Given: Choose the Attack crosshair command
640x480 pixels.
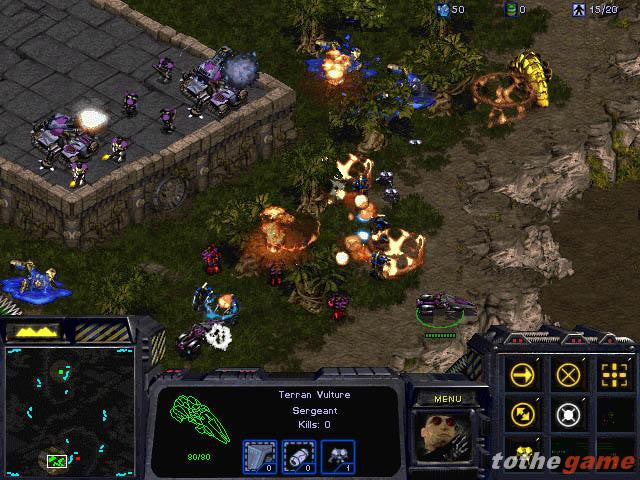Looking at the screenshot, I should (x=613, y=374).
